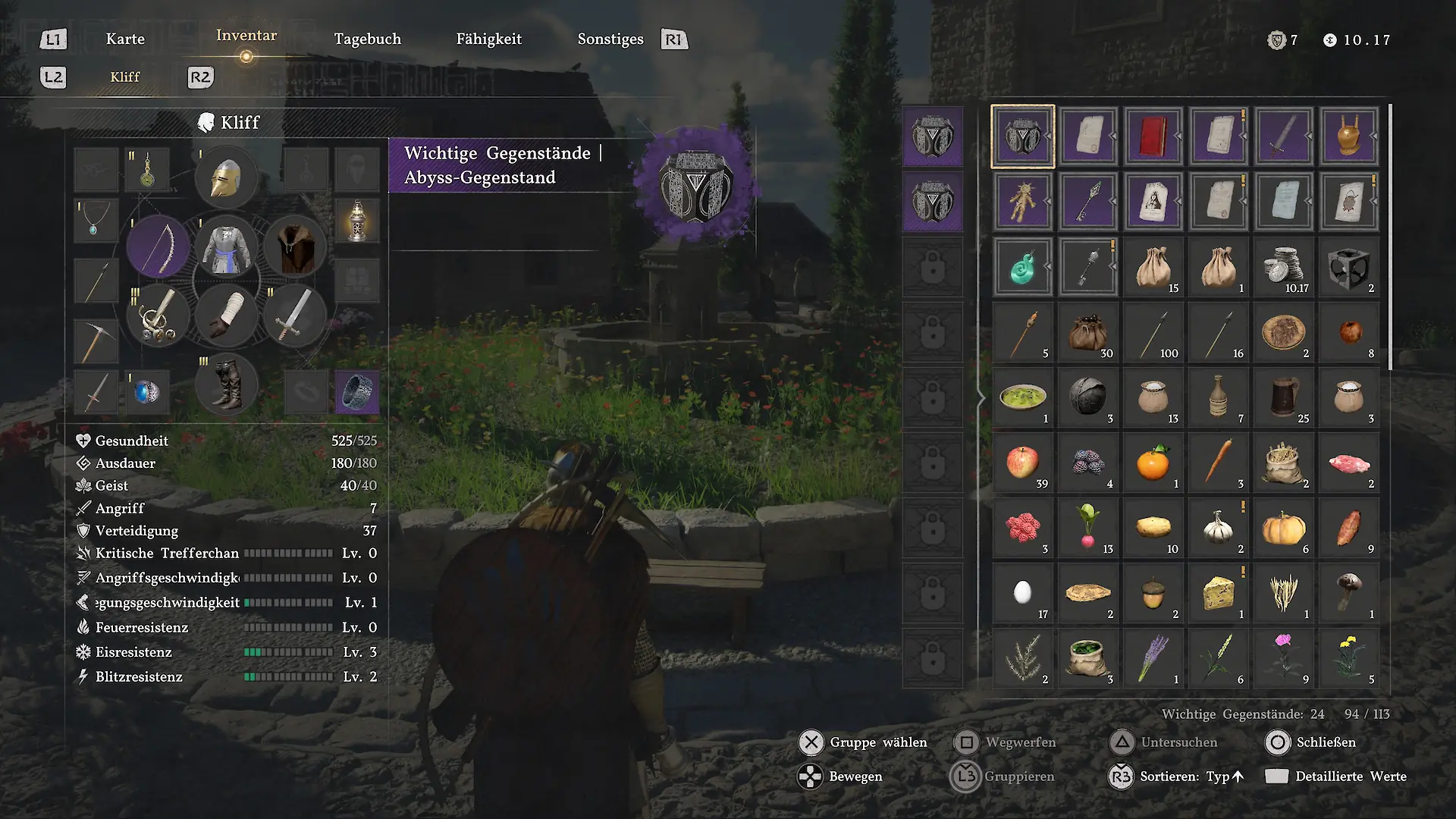Switch to the Karte tab
Image resolution: width=1456 pixels, height=819 pixels.
click(125, 39)
